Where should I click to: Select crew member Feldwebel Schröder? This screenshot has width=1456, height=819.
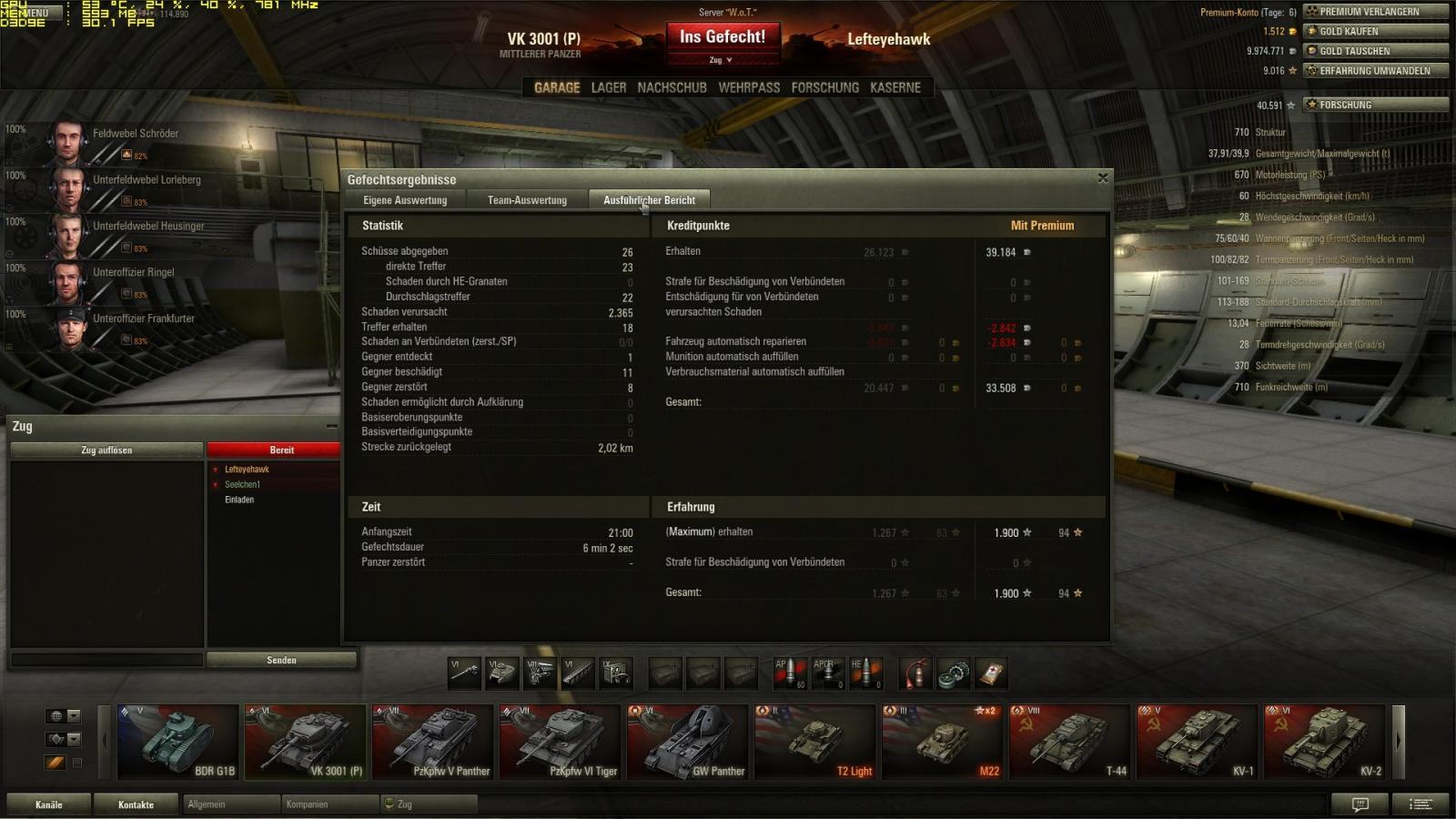(x=135, y=134)
